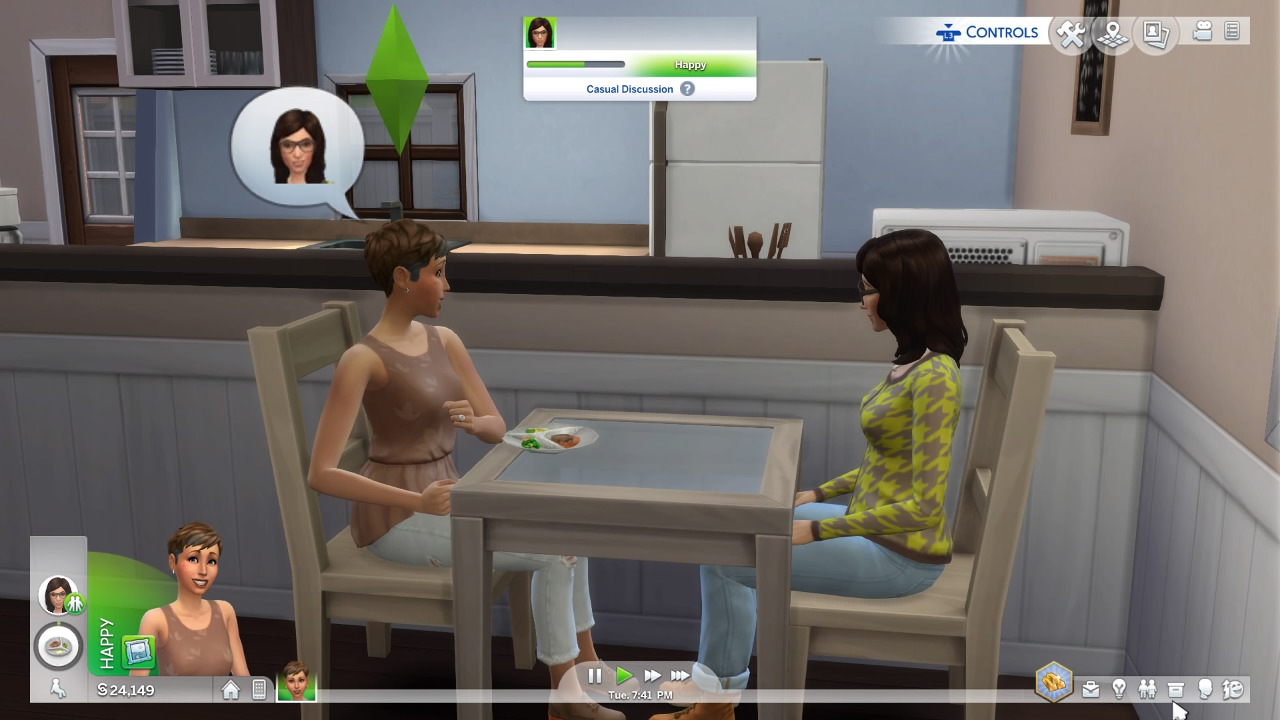Switch to fast forward speed
Screen dimensions: 1280x720
652,676
